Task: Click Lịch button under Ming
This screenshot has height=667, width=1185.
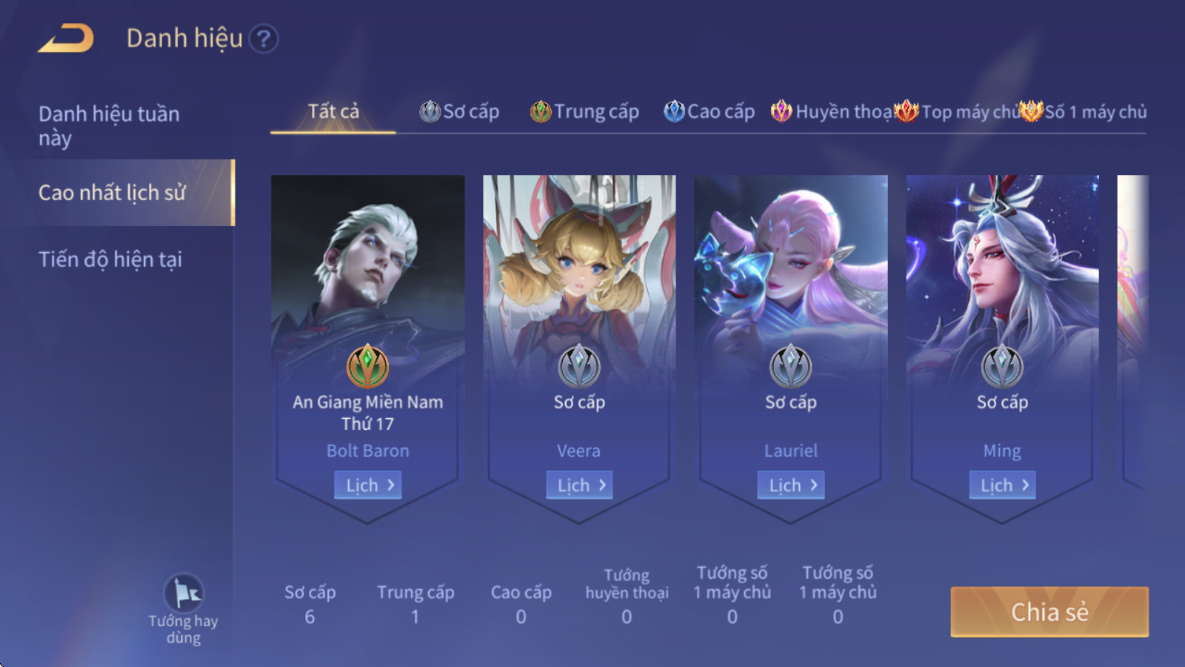Action: pos(1002,485)
